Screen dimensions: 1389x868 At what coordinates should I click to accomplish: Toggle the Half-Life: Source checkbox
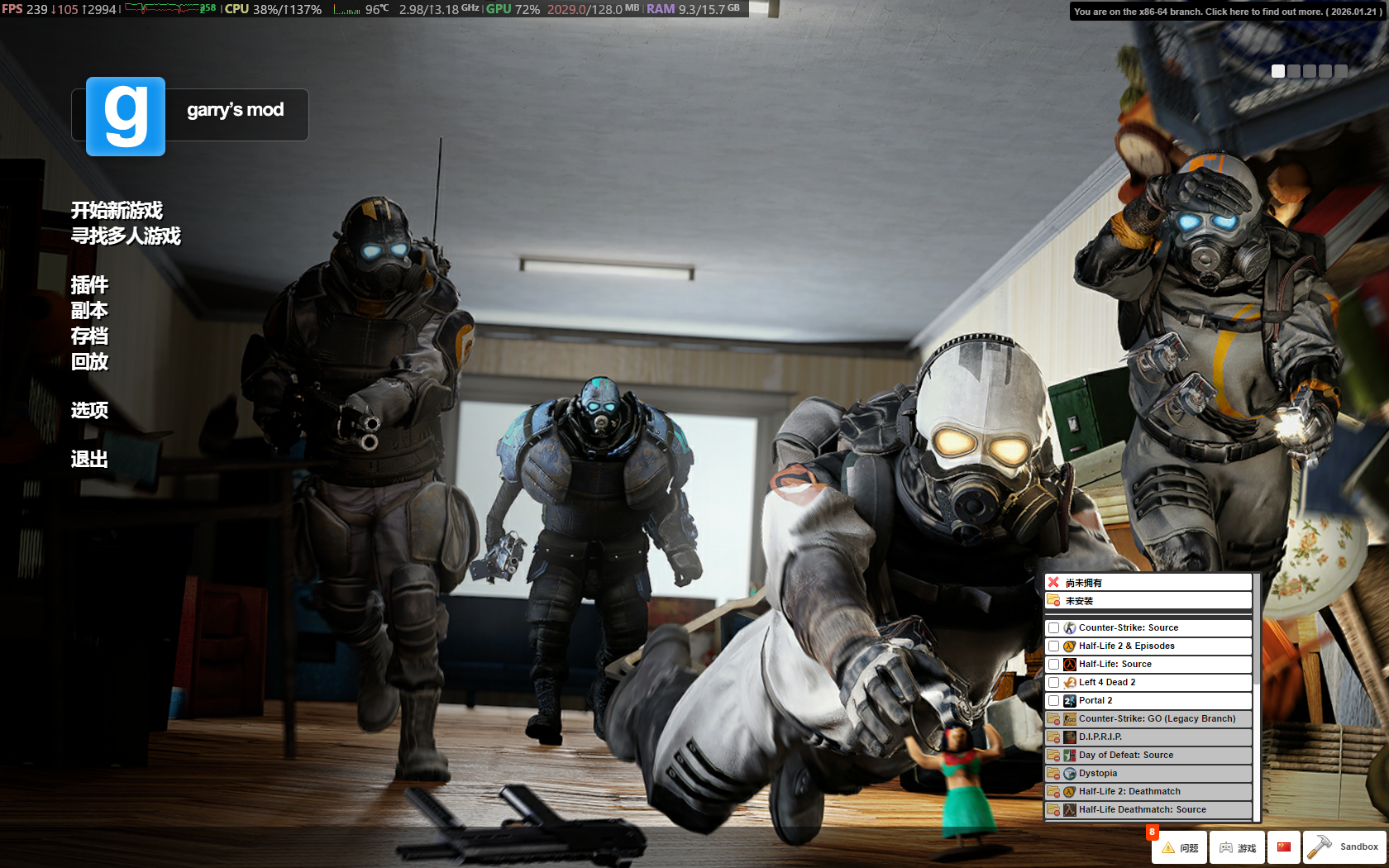[x=1053, y=665]
